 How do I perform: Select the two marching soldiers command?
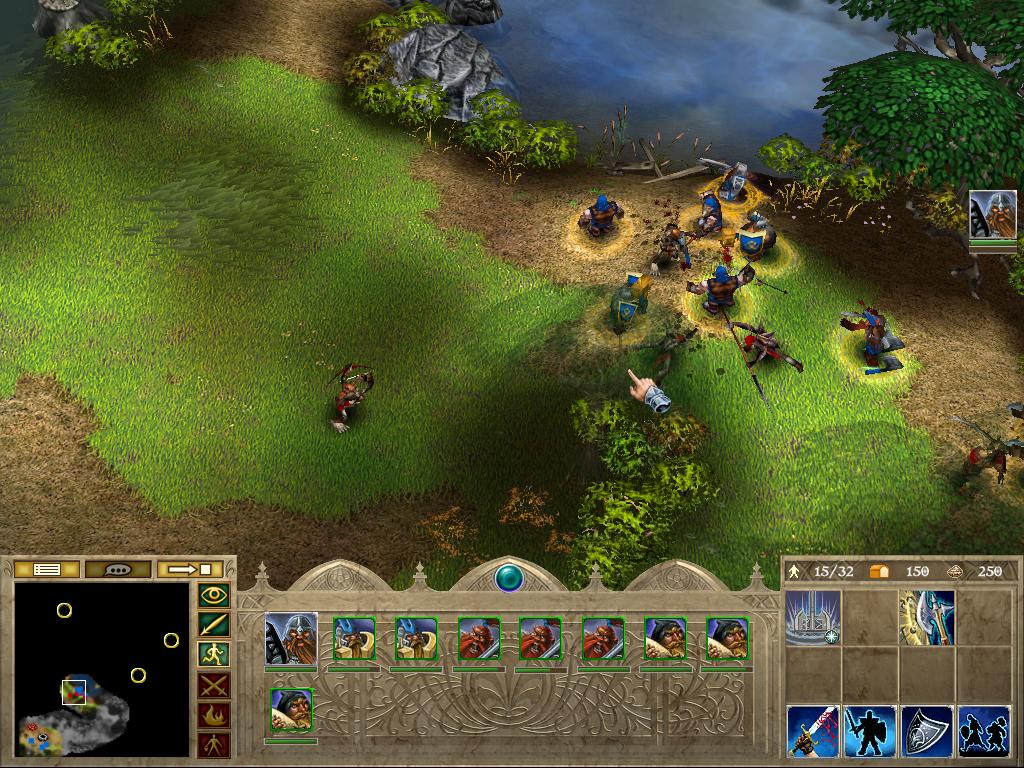click(x=983, y=731)
